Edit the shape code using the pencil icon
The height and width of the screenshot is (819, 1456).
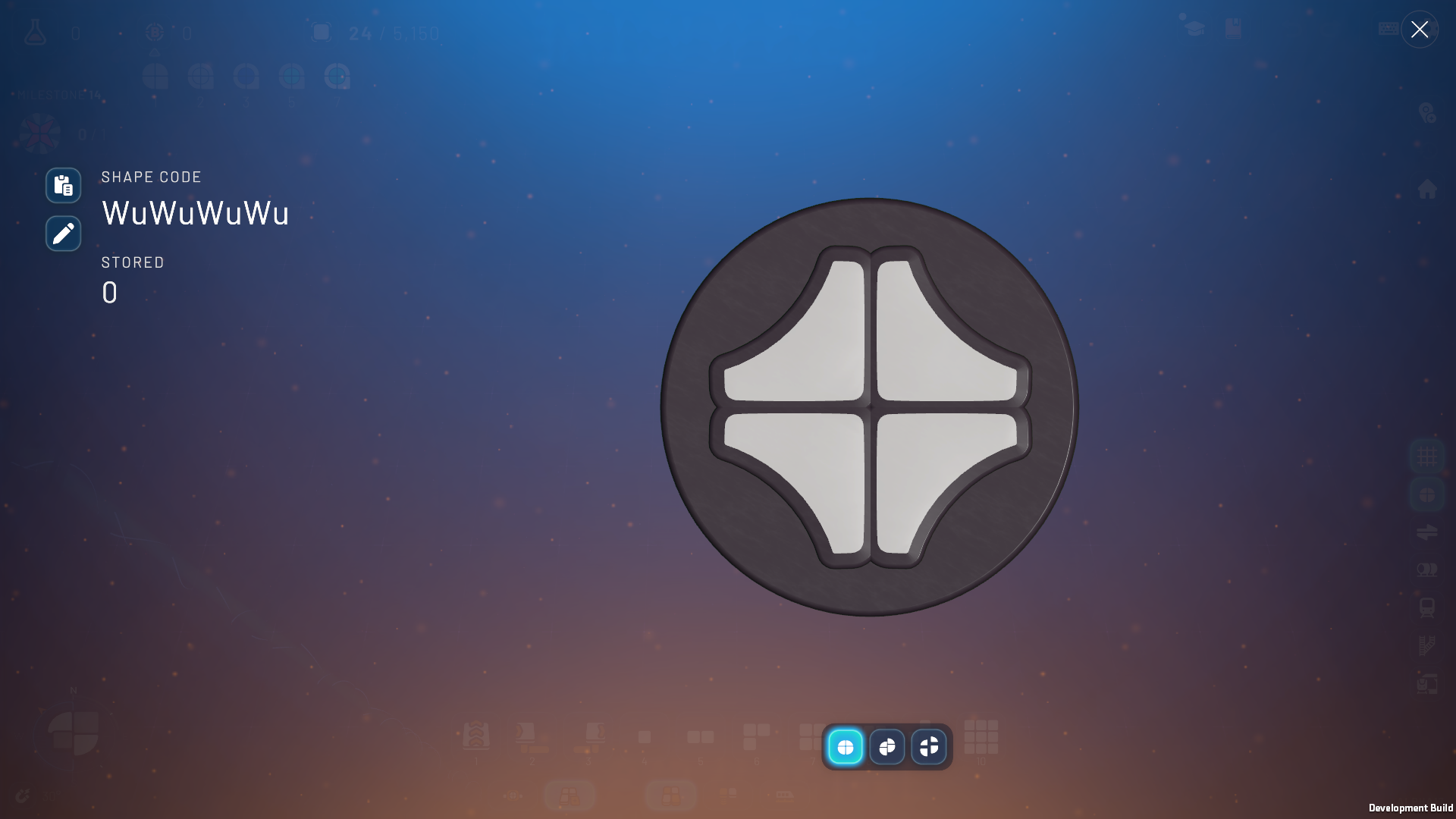tap(63, 234)
